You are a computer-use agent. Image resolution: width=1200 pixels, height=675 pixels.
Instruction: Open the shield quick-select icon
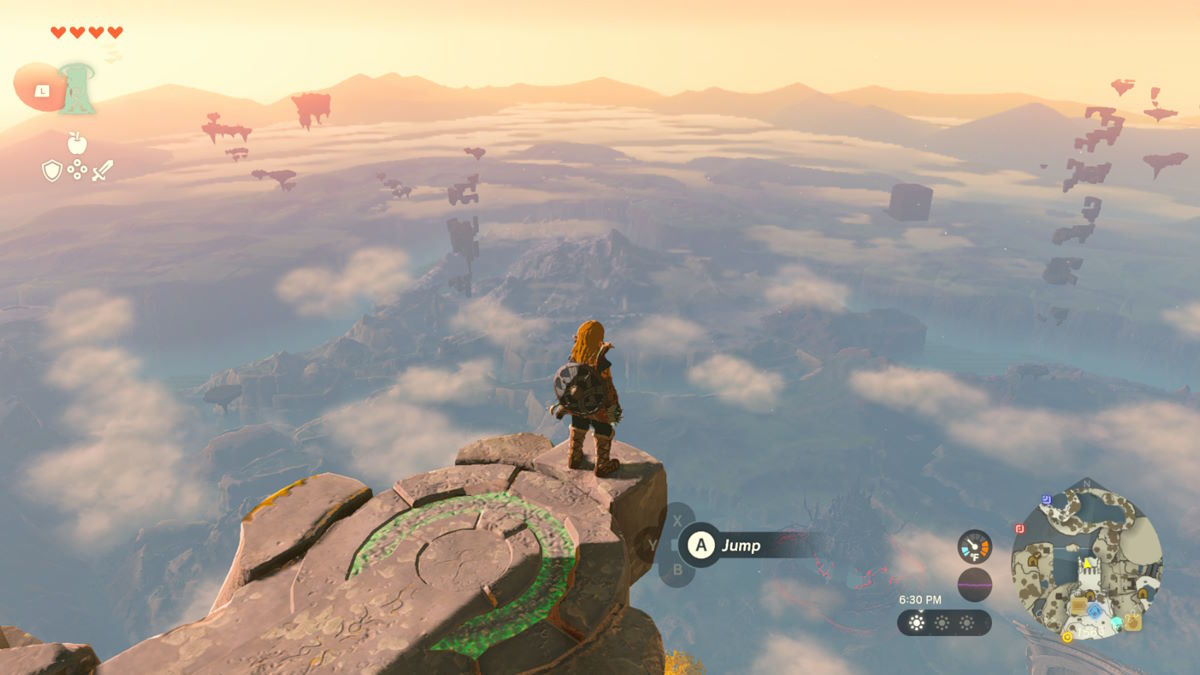pyautogui.click(x=52, y=171)
